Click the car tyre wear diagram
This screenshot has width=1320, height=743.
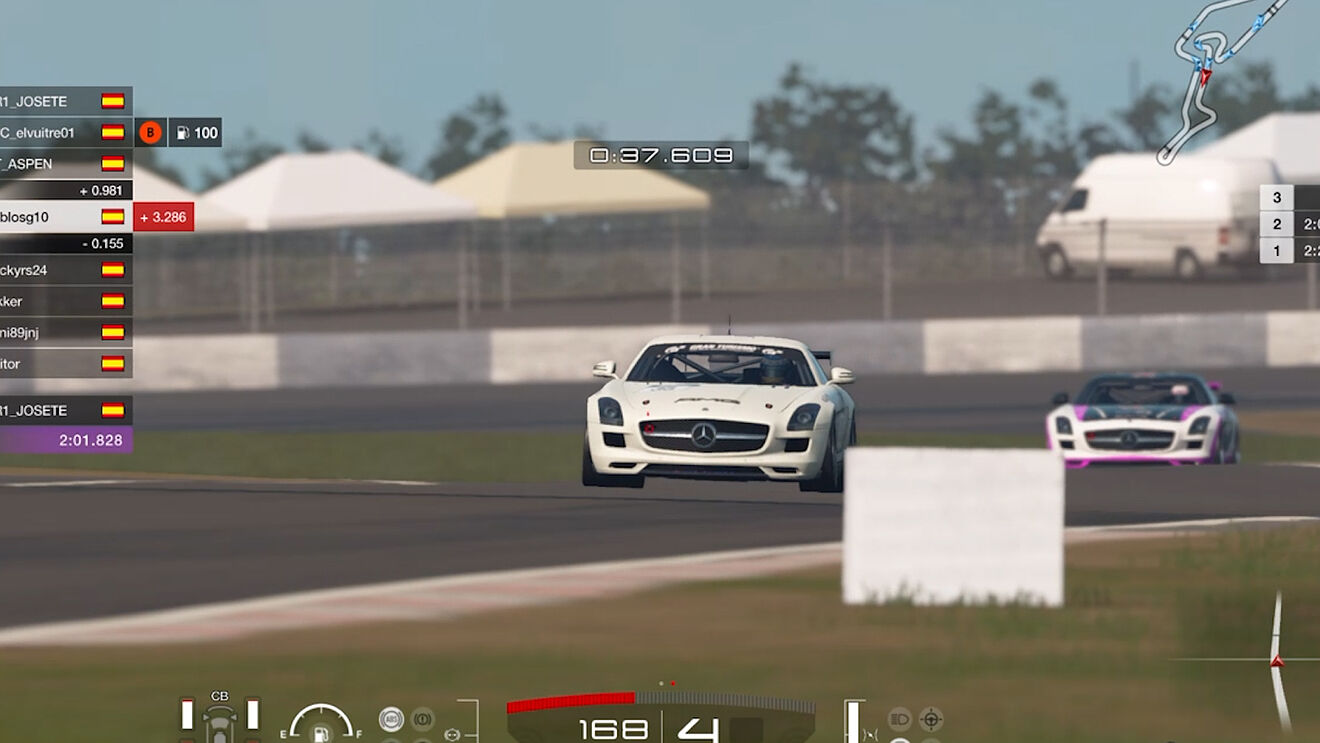coord(219,719)
